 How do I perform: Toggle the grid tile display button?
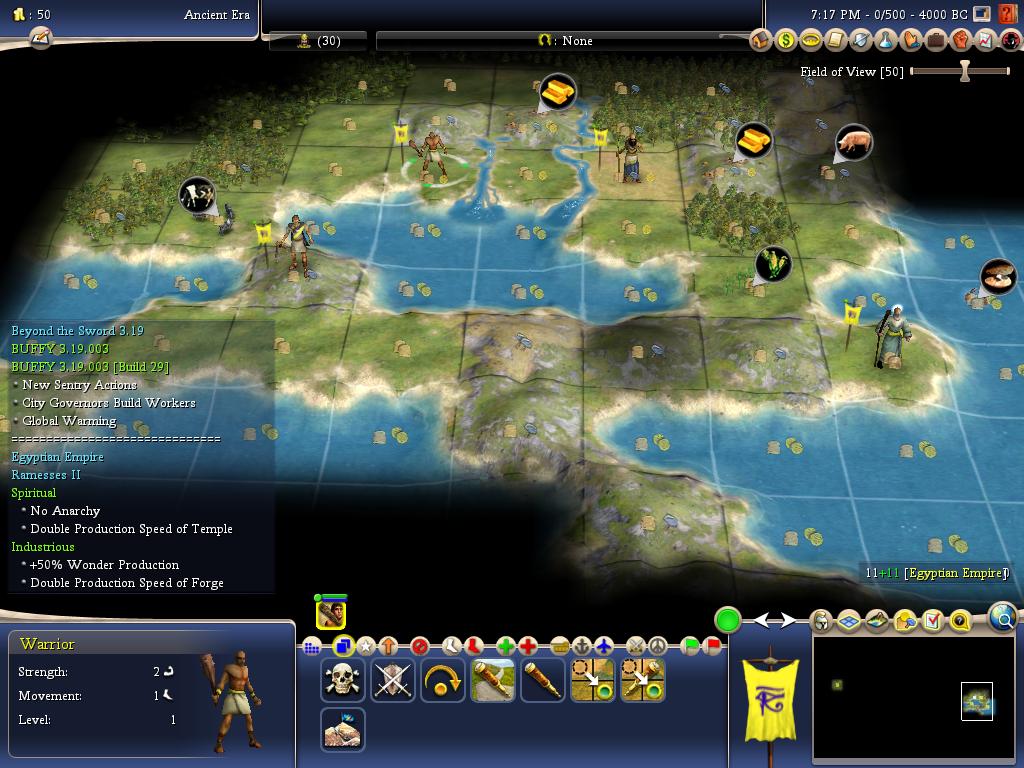click(x=849, y=621)
